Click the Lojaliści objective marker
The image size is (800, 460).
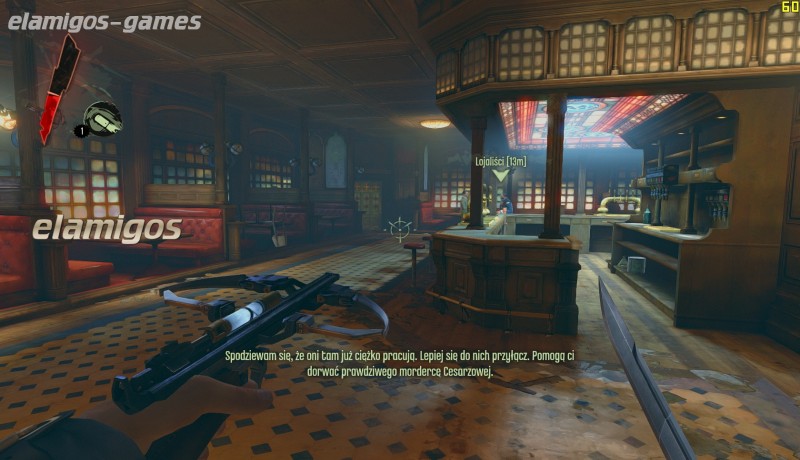(x=500, y=176)
